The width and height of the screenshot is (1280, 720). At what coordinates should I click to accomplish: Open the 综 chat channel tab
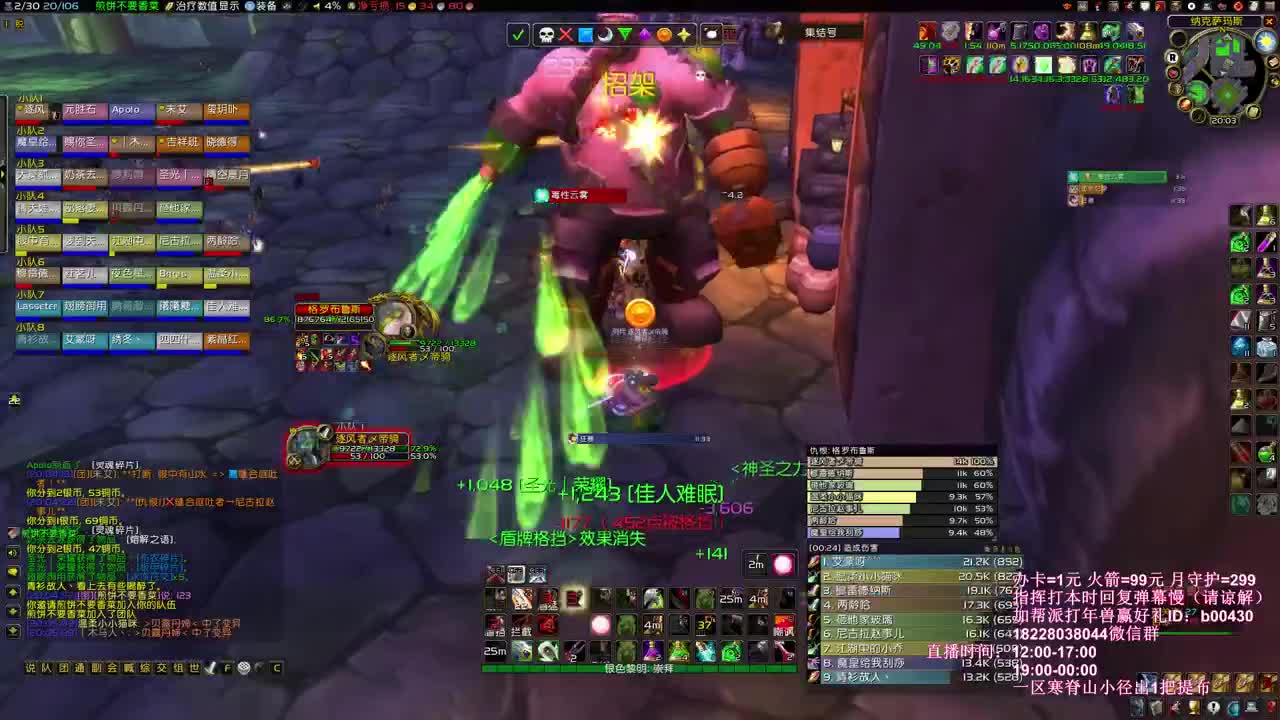(x=145, y=667)
